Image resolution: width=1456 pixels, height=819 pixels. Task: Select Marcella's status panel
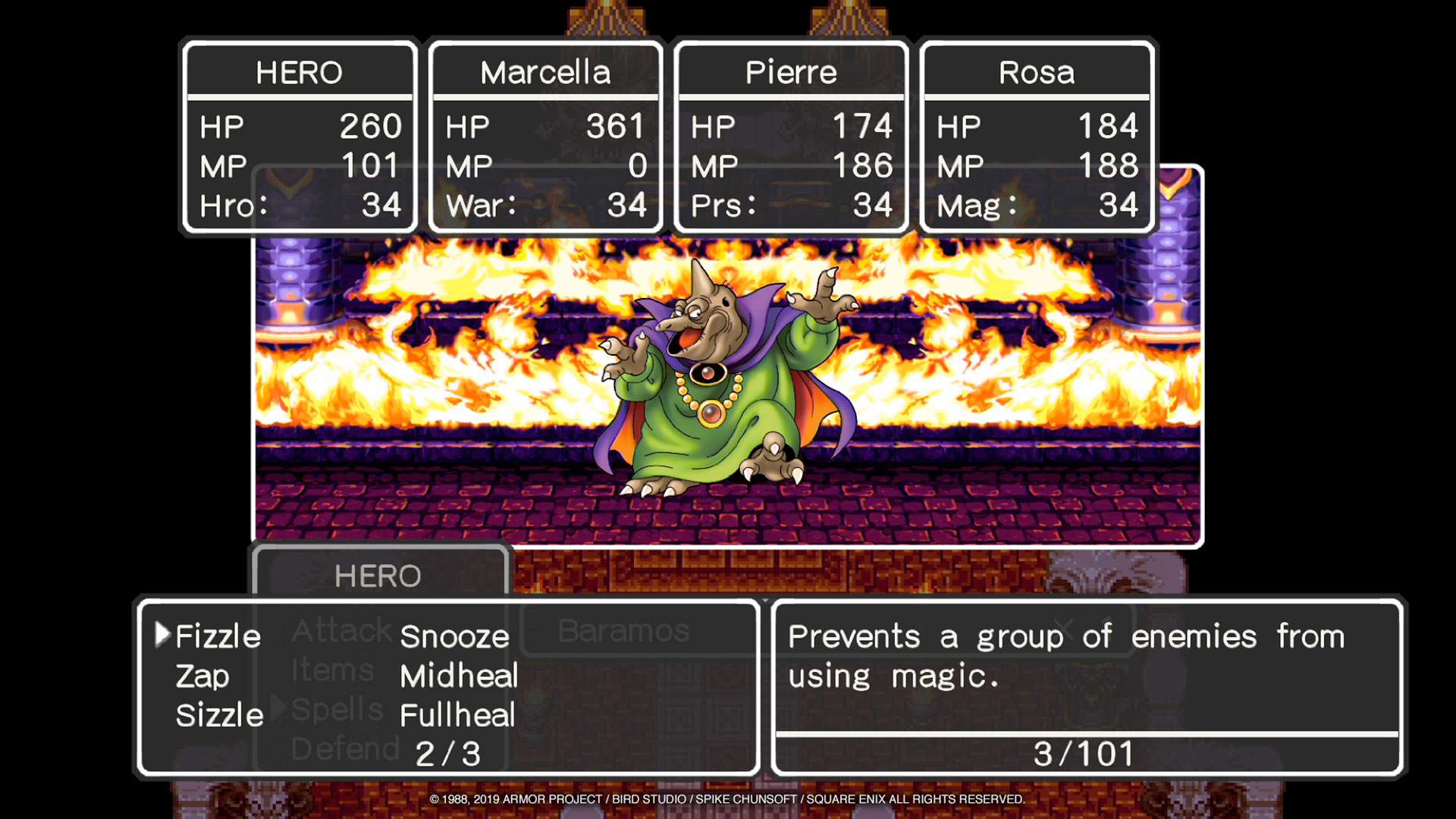(545, 137)
